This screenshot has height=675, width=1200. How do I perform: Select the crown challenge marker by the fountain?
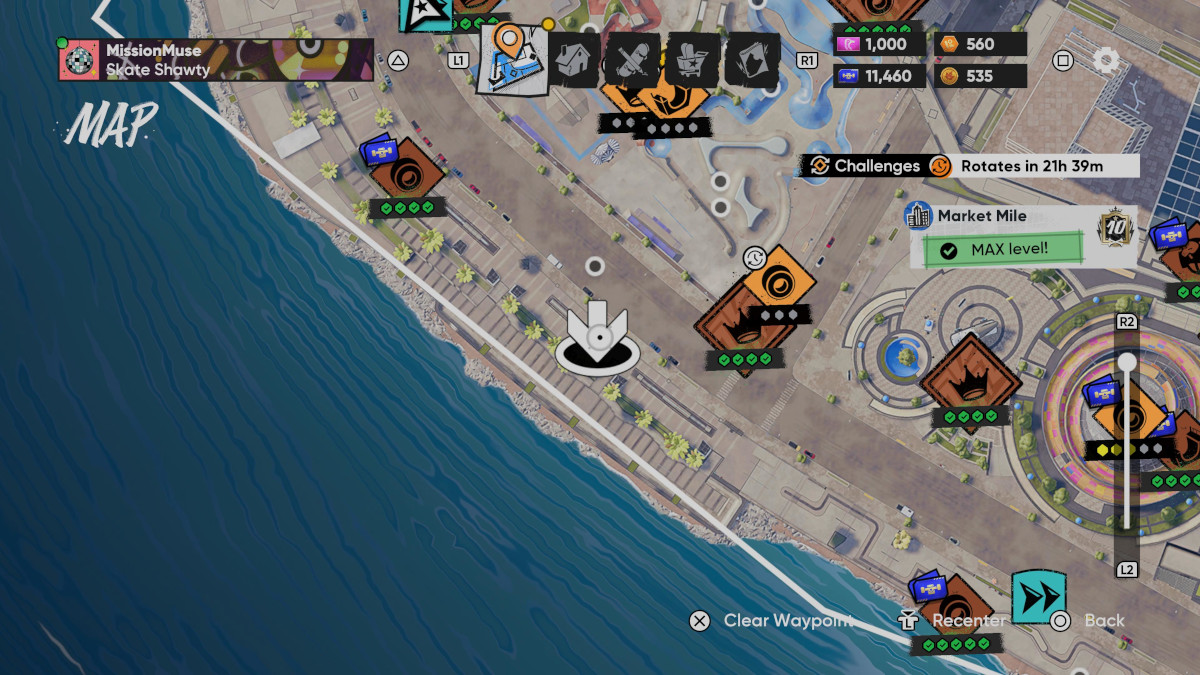[x=970, y=381]
